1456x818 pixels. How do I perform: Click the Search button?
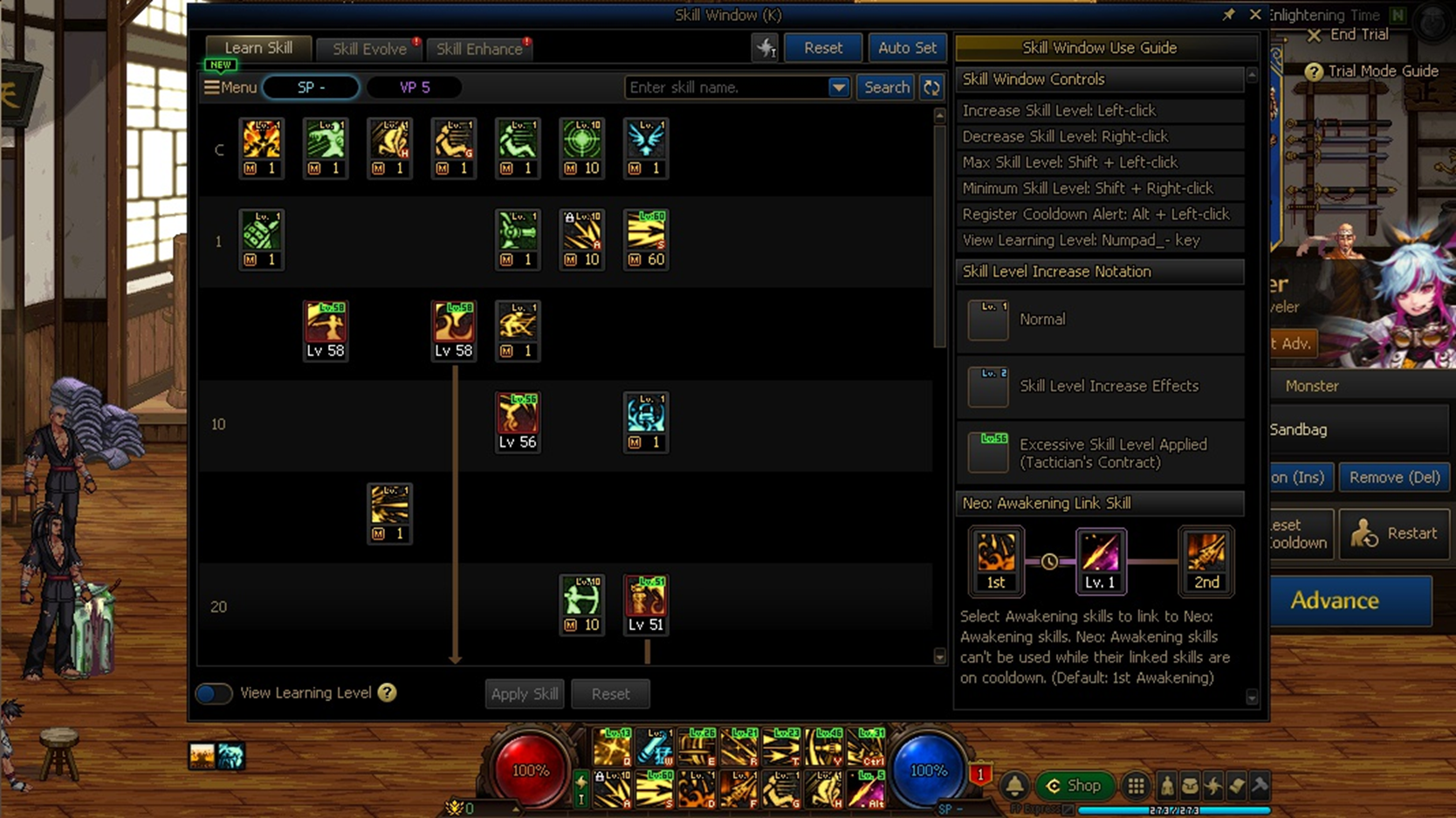tap(886, 87)
